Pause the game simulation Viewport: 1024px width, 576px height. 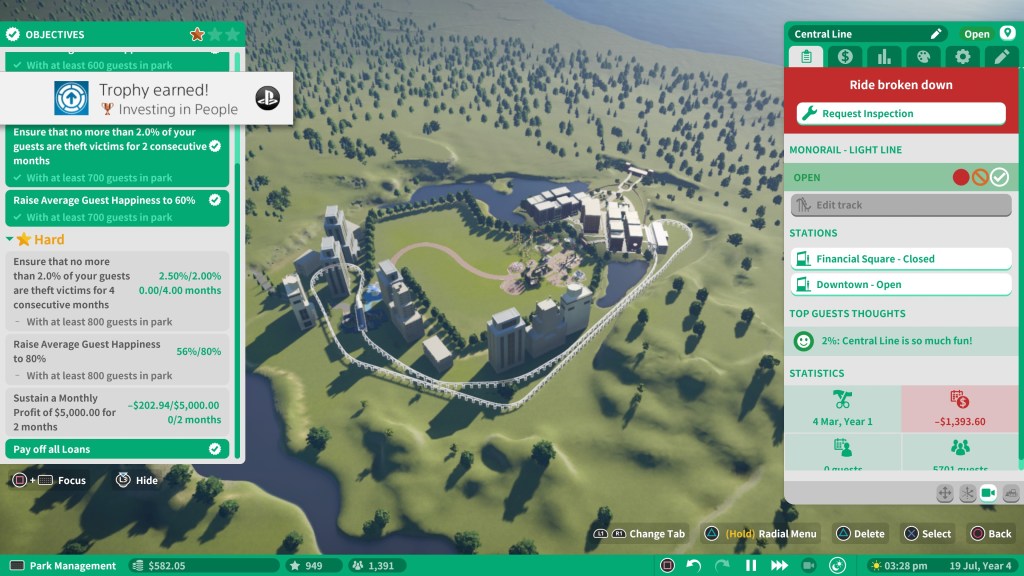750,566
